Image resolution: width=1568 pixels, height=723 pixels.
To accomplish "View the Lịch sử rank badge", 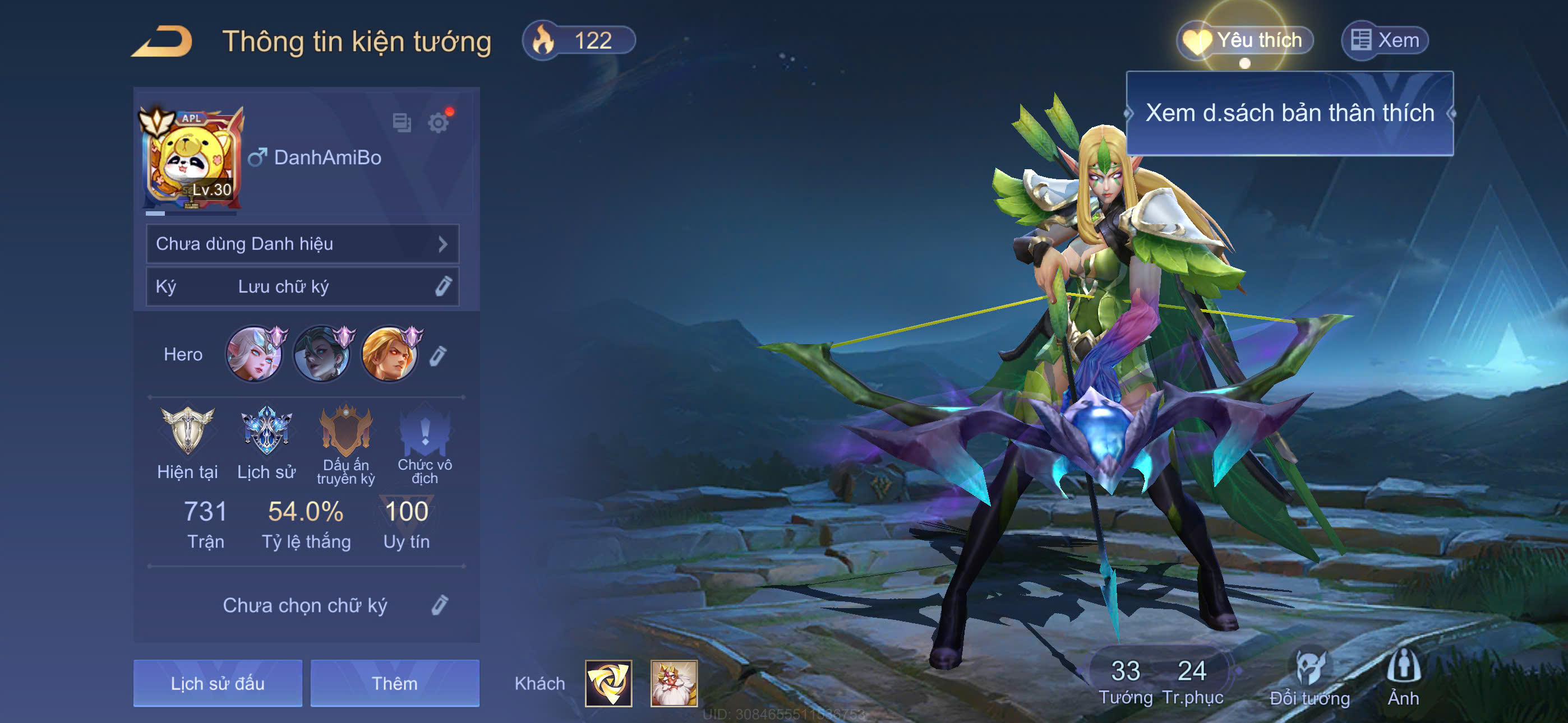I will pos(266,431).
